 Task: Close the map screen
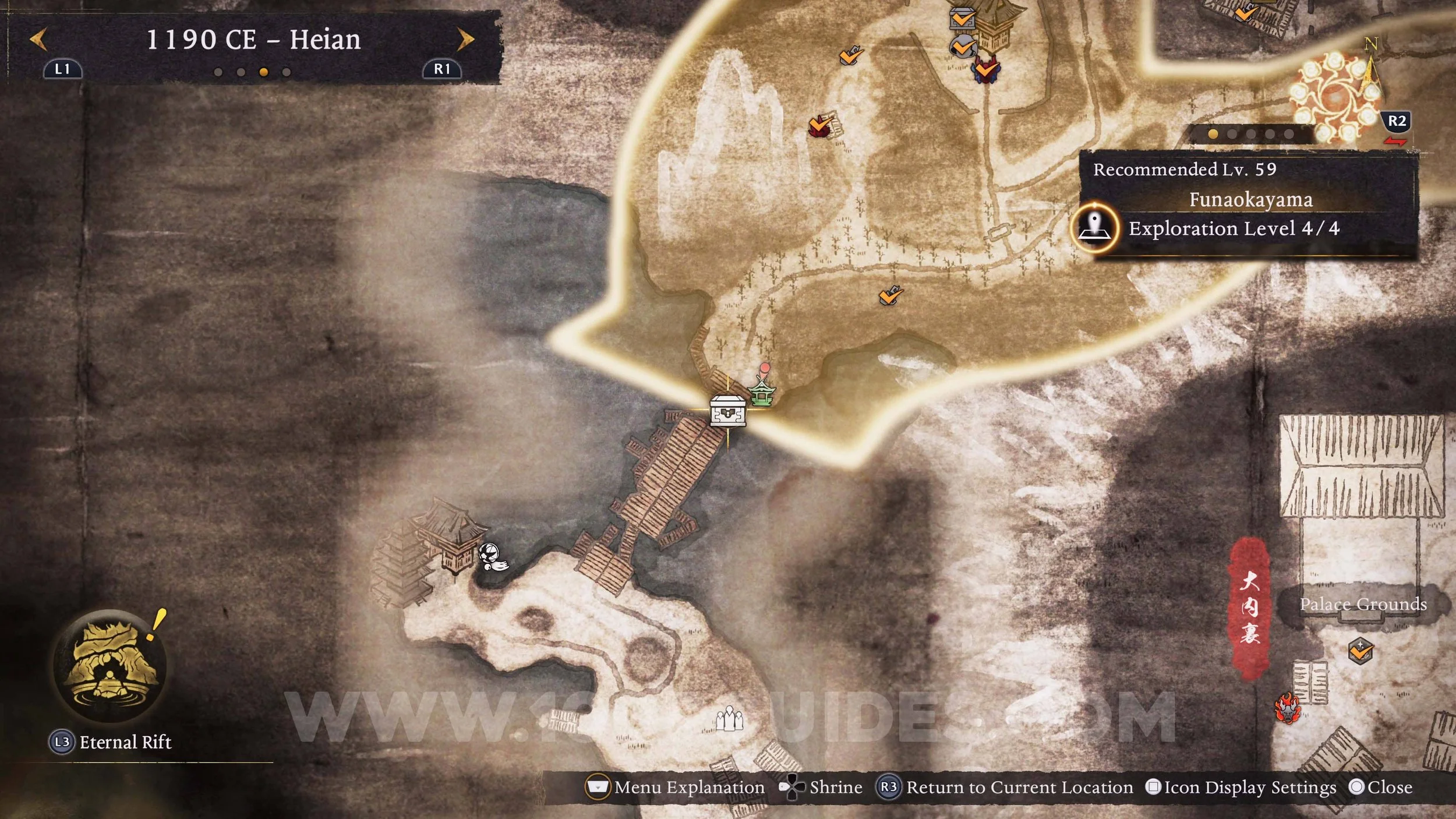click(1380, 788)
